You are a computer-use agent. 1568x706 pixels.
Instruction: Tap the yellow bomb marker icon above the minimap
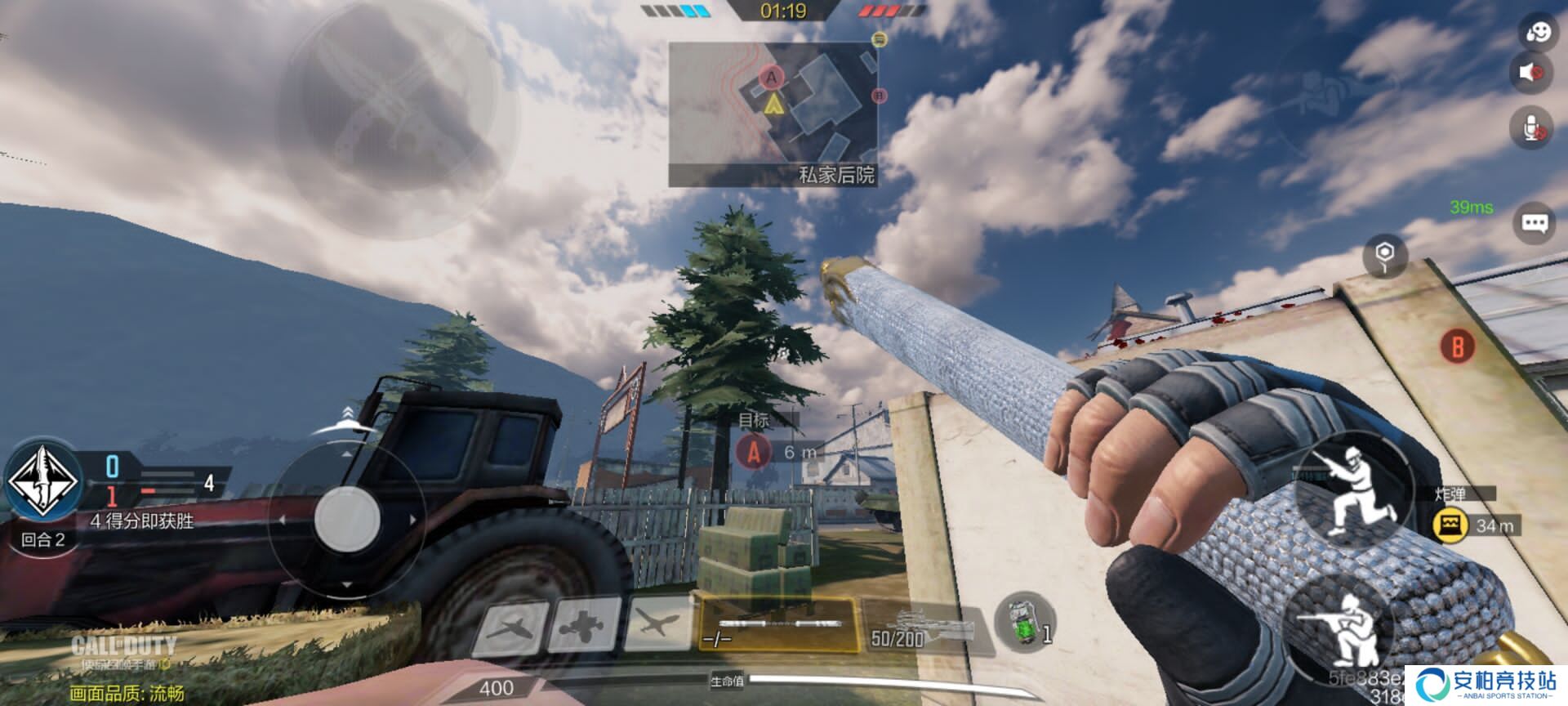point(879,39)
